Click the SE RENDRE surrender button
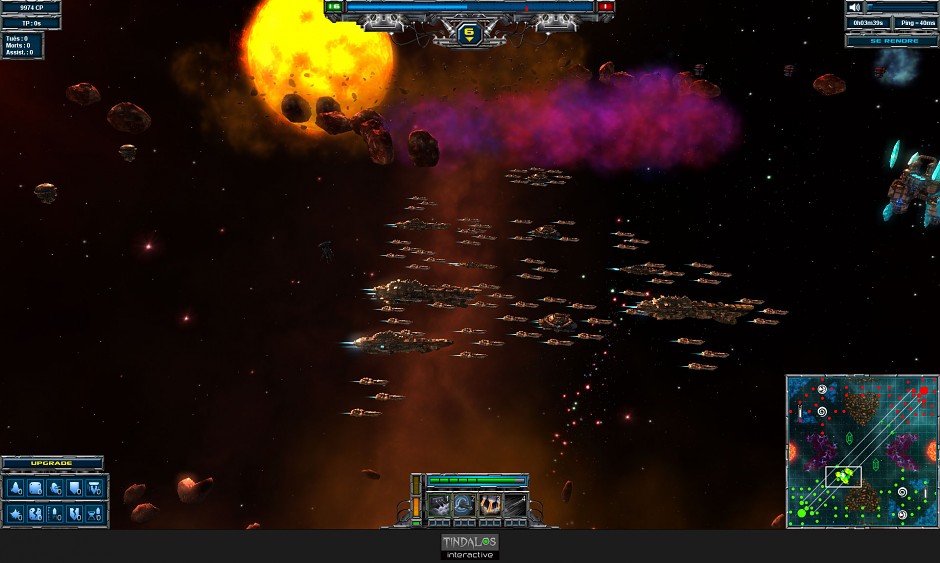940x563 pixels. pyautogui.click(x=891, y=41)
